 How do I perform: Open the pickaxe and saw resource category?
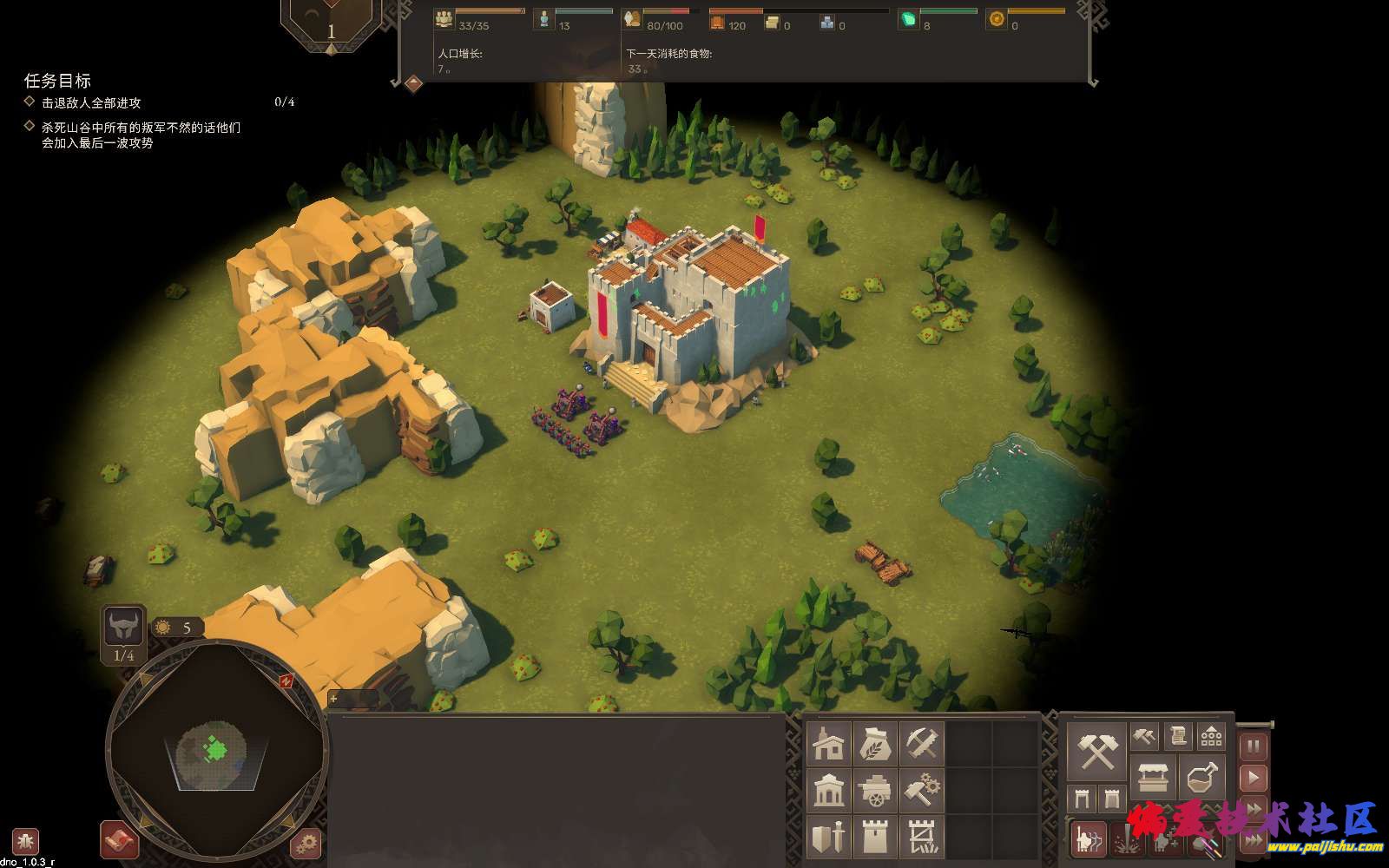[x=921, y=744]
